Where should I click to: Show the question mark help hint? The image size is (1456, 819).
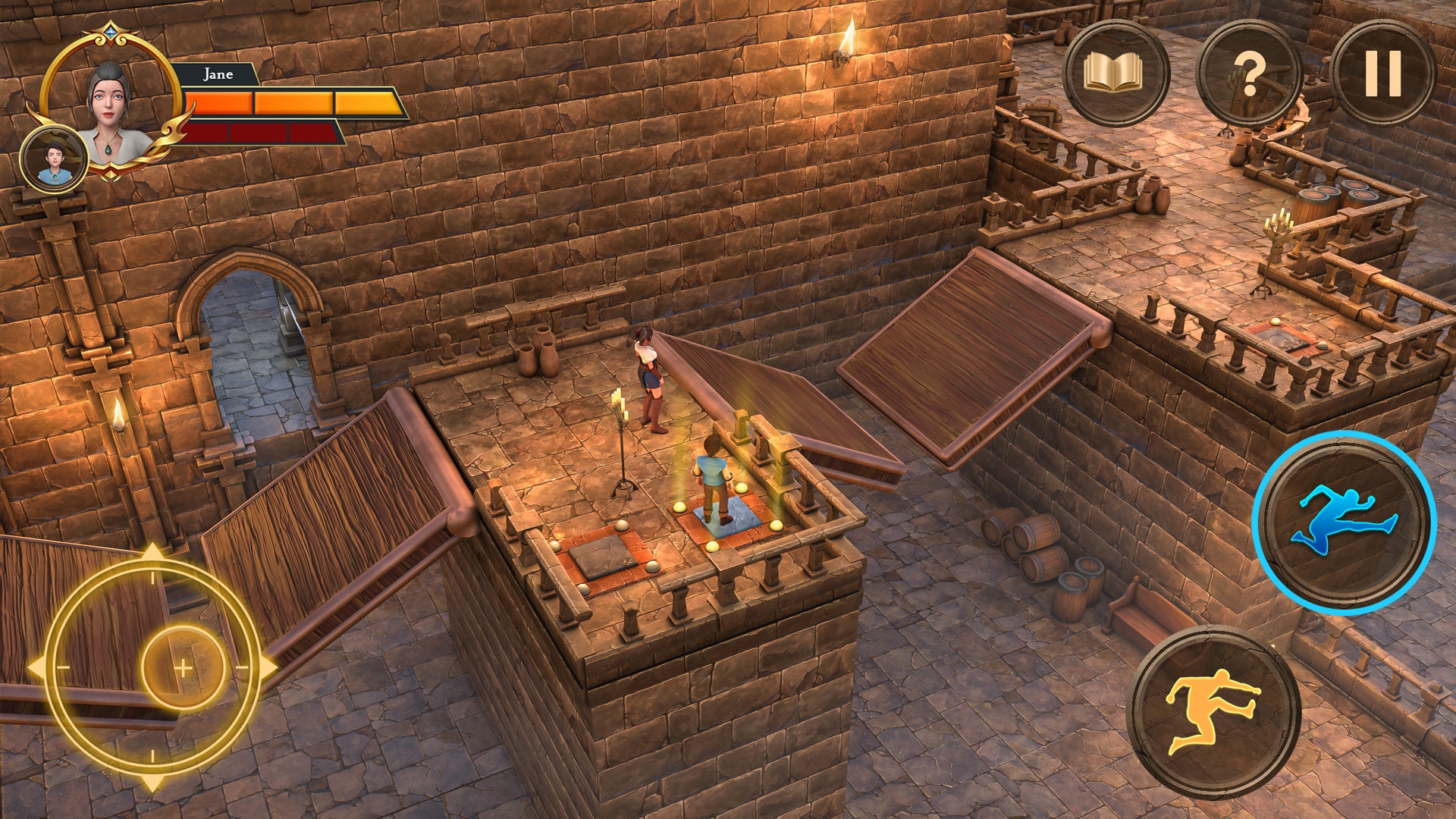tap(1249, 74)
